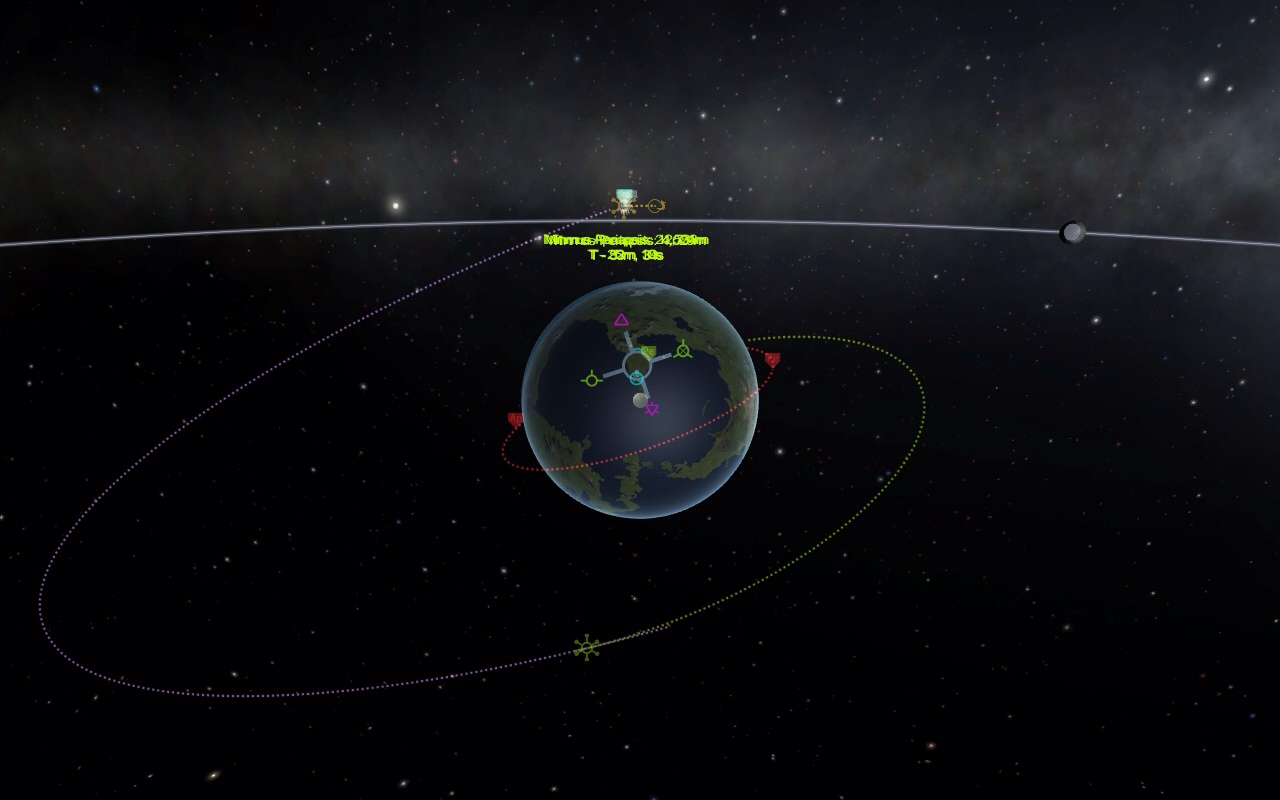Image resolution: width=1280 pixels, height=800 pixels.
Task: Click the green retrograde handle with X
Action: pos(683,350)
